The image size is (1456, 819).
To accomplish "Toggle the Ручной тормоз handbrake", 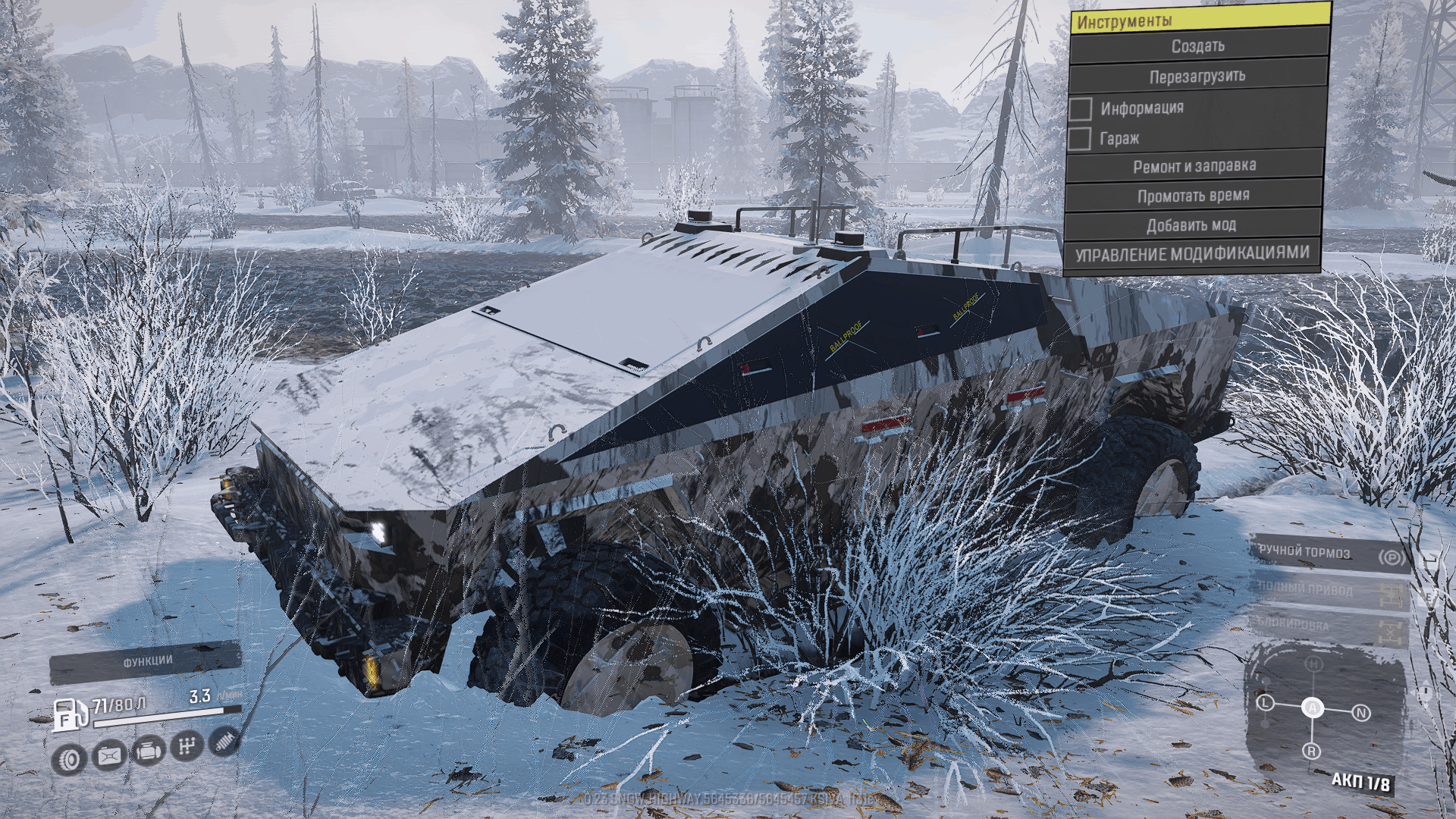I will tap(1330, 555).
